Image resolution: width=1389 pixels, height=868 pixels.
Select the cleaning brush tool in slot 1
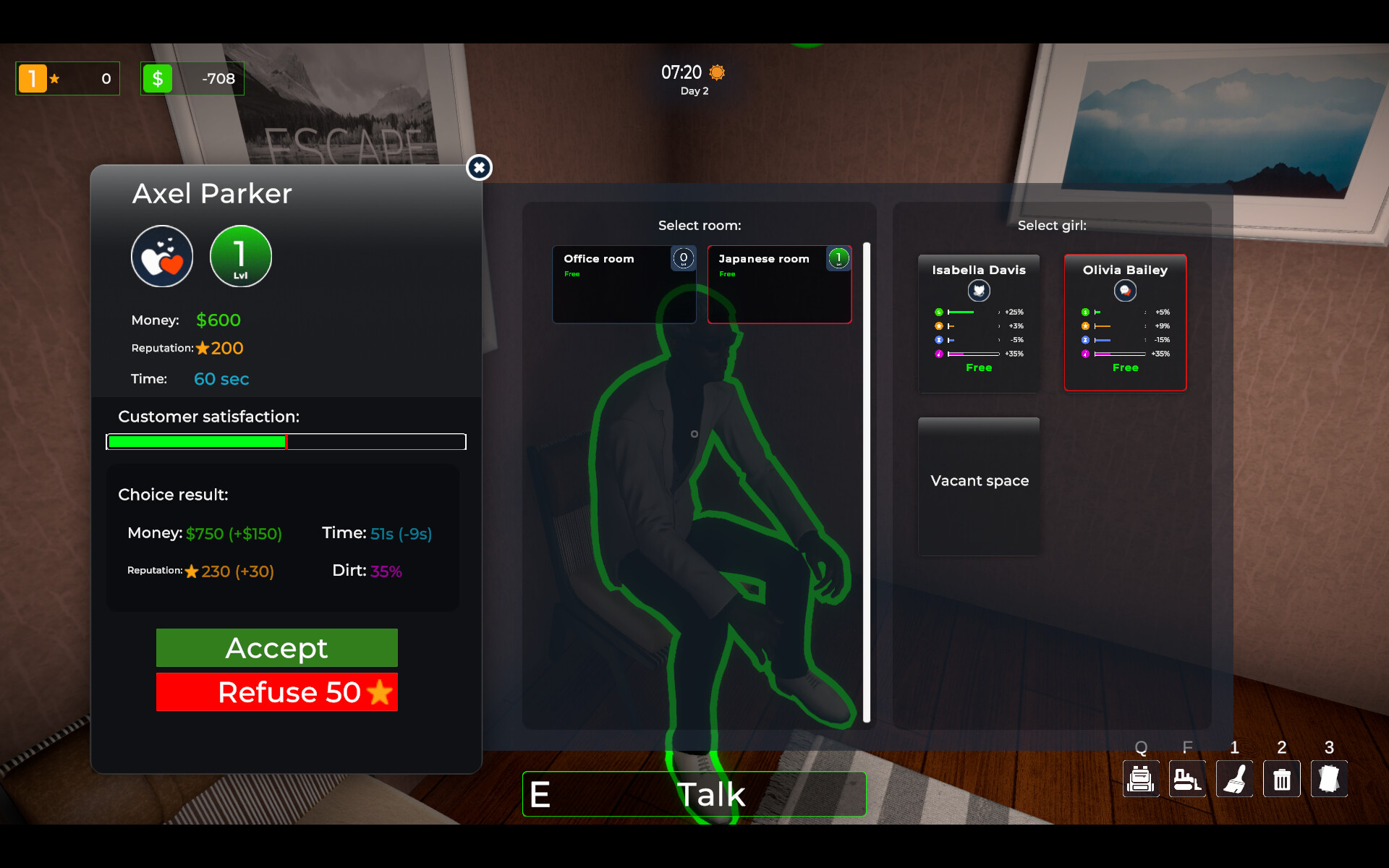pos(1234,779)
